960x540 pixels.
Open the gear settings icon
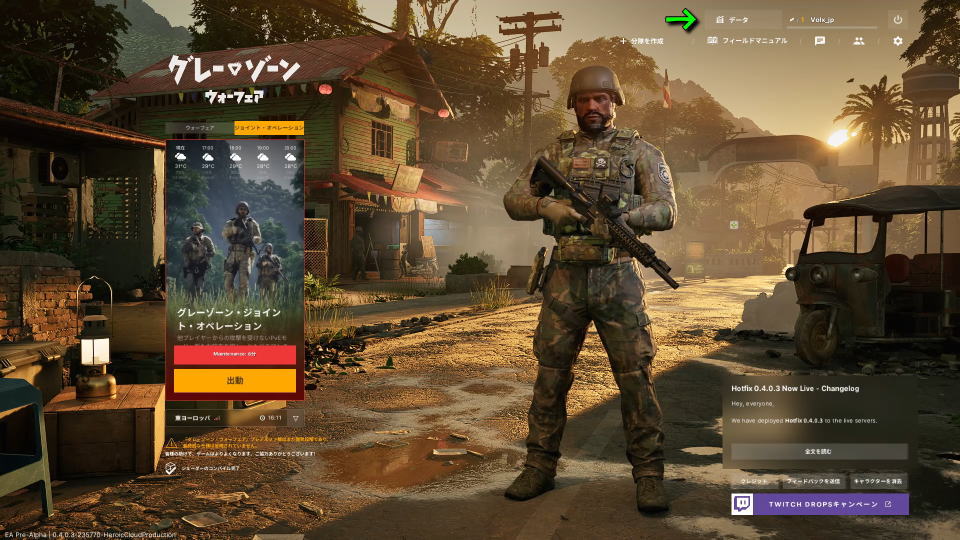click(x=897, y=41)
